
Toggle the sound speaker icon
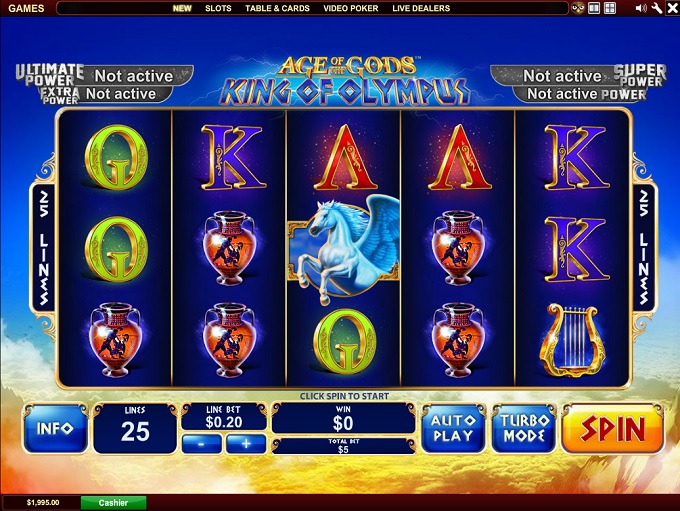pyautogui.click(x=640, y=8)
